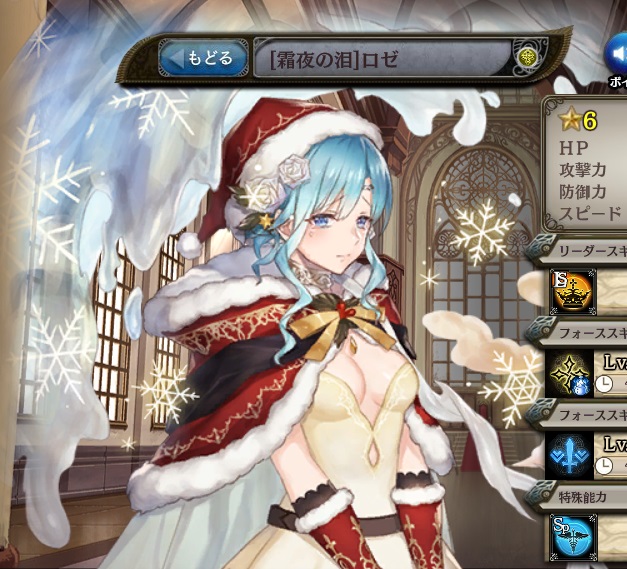Click the gold emblem on the title bar
Screen dimensions: 627x569
click(x=529, y=58)
